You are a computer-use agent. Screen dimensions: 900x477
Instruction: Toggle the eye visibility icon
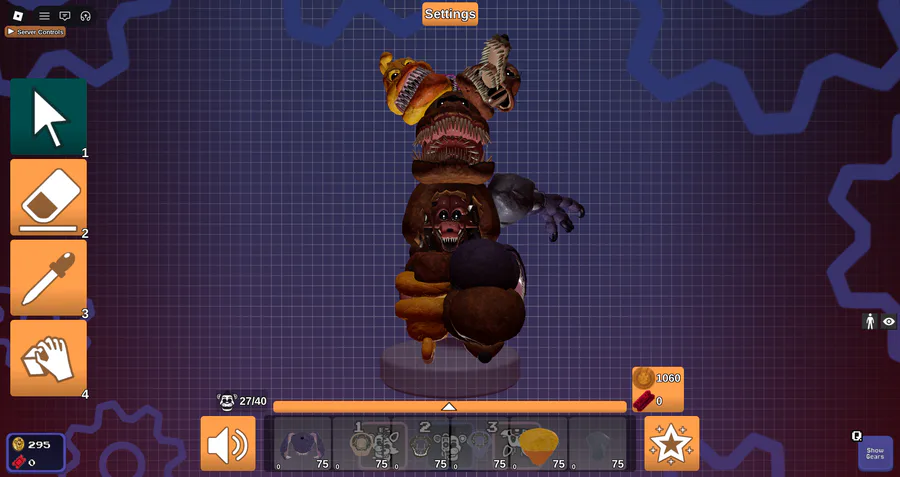click(888, 321)
